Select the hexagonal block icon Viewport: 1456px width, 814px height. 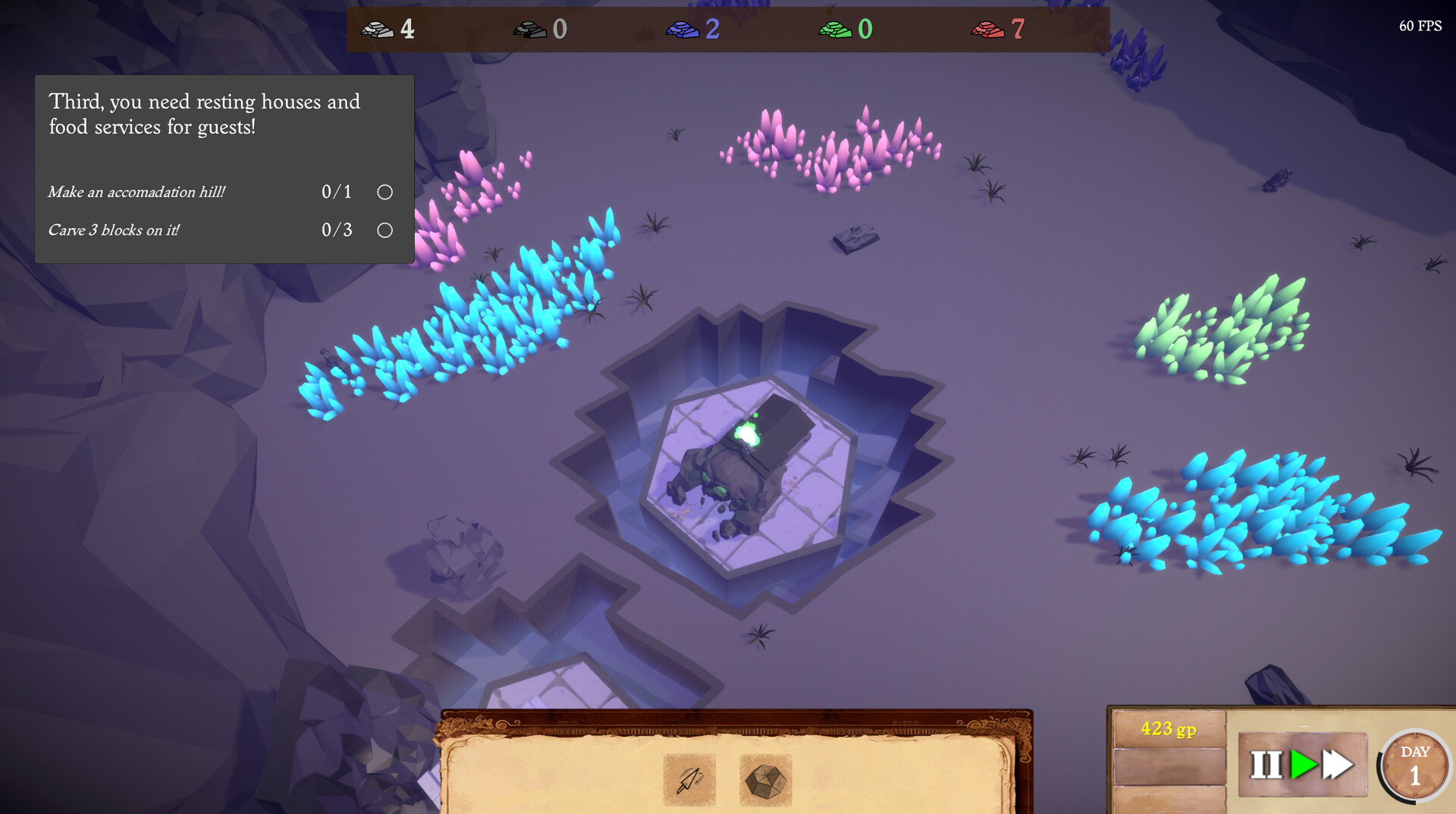coord(764,781)
